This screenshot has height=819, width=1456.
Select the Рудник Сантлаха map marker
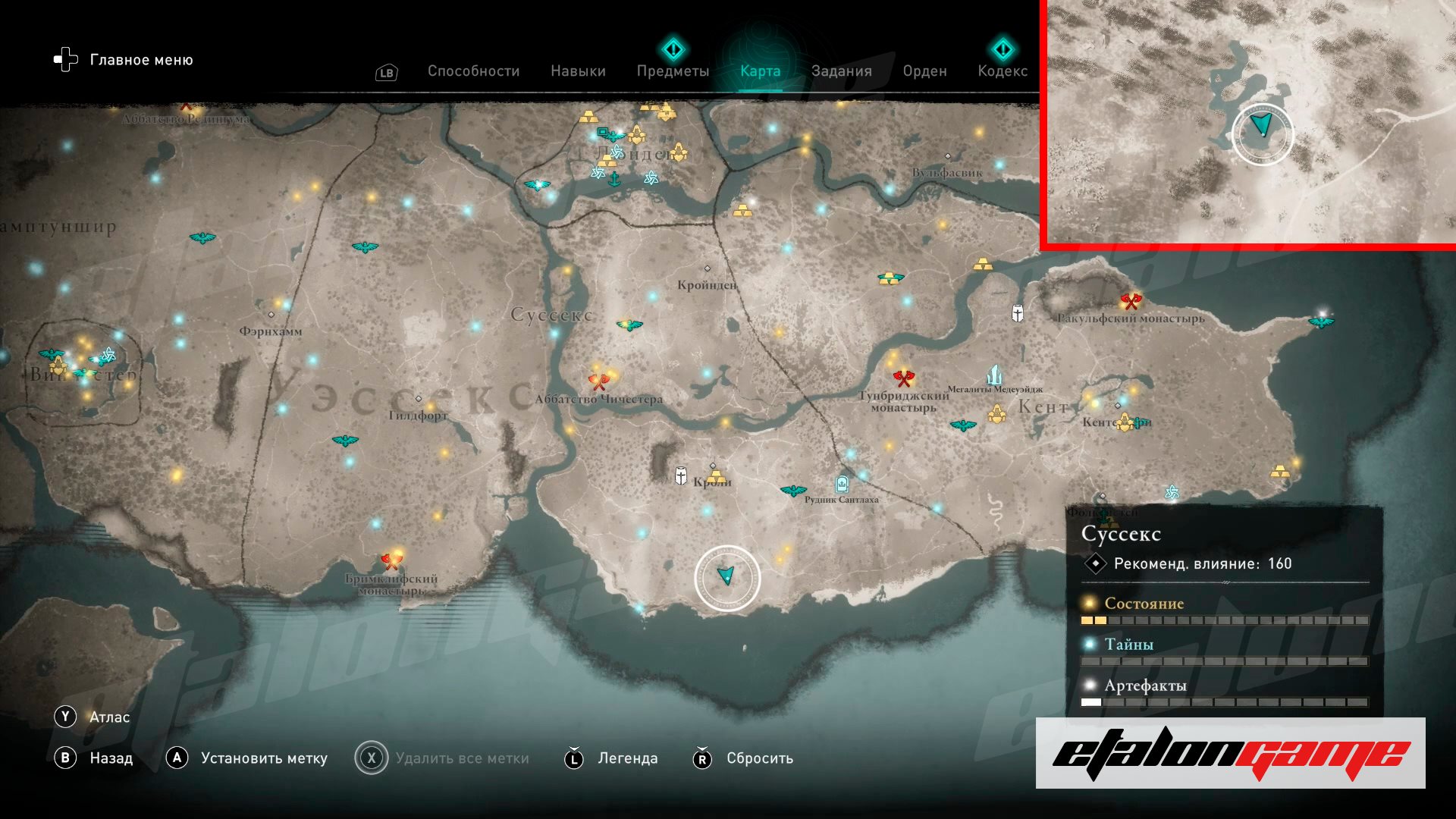point(841,484)
